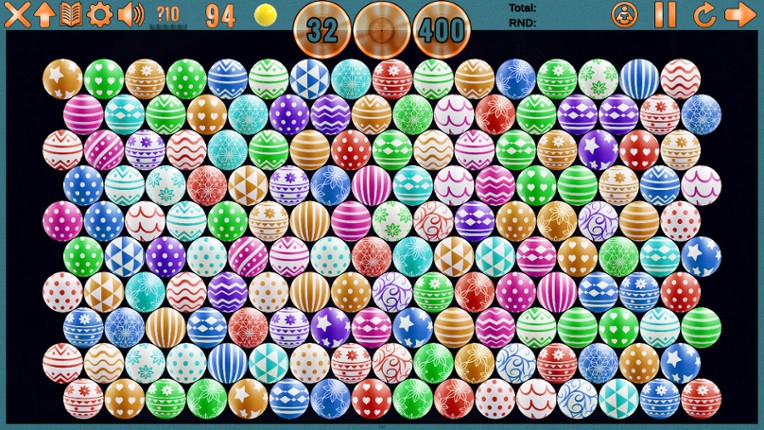This screenshot has width=764, height=430.
Task: Close the game with the X icon
Action: click(x=17, y=14)
